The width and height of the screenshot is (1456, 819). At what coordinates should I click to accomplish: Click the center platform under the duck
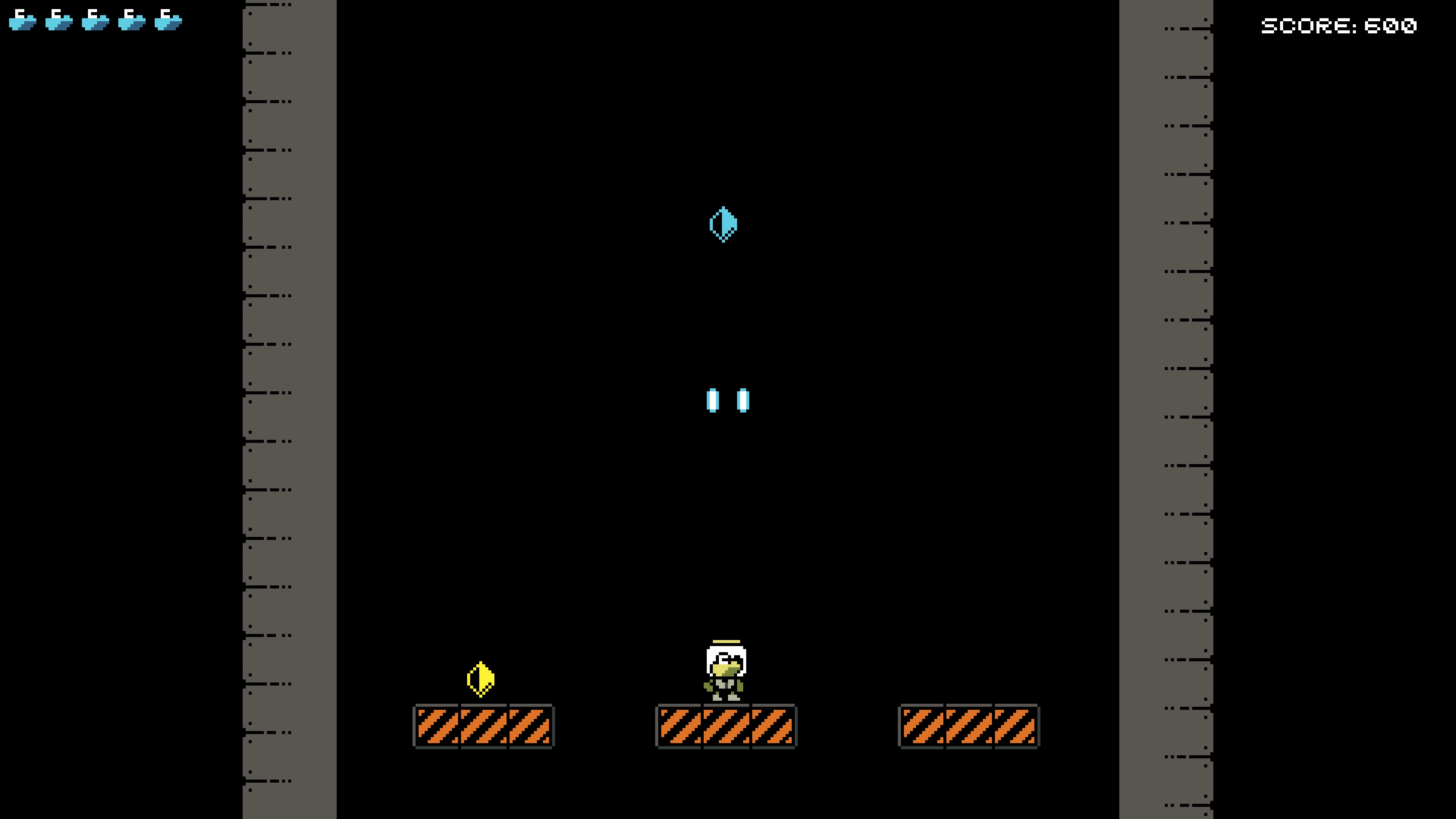726,728
